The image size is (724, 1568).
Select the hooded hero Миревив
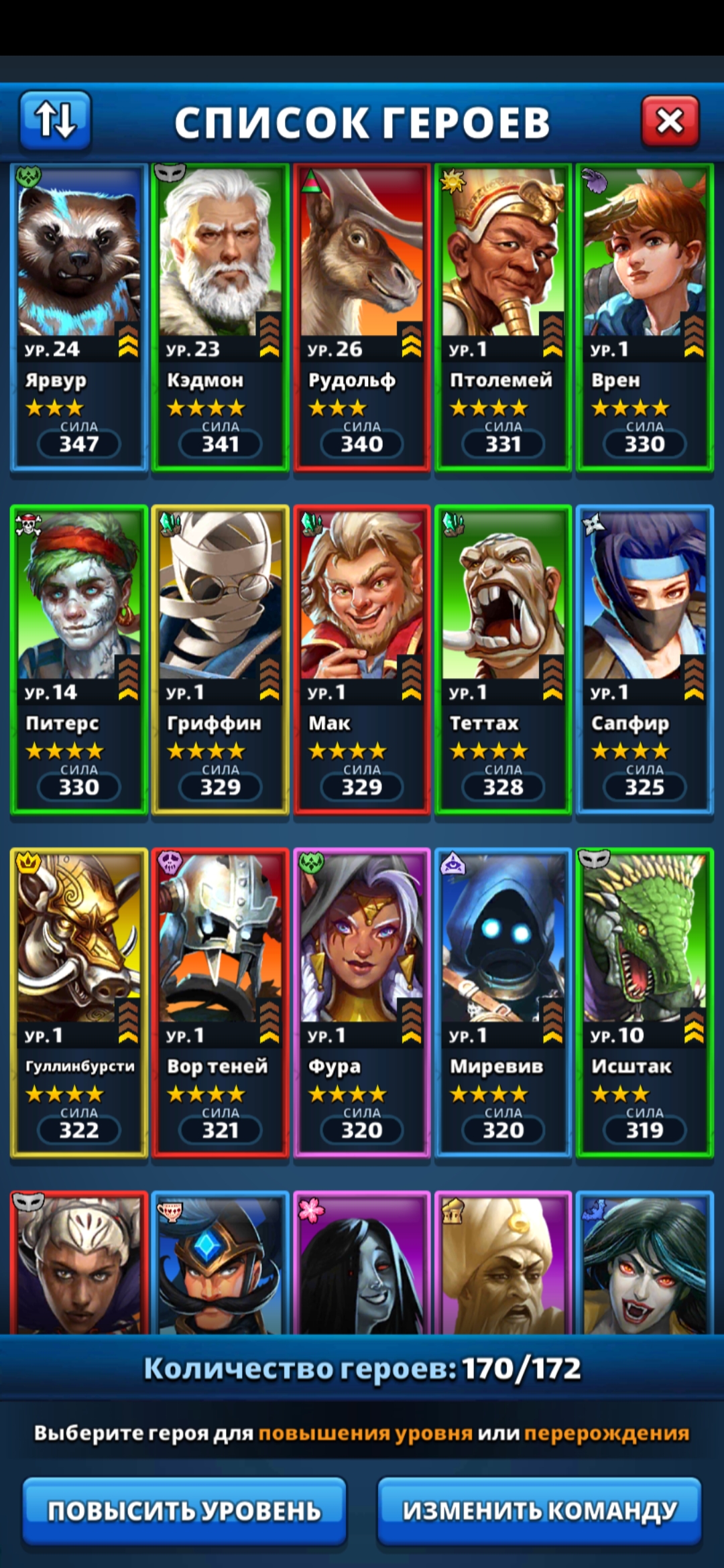point(503,1003)
